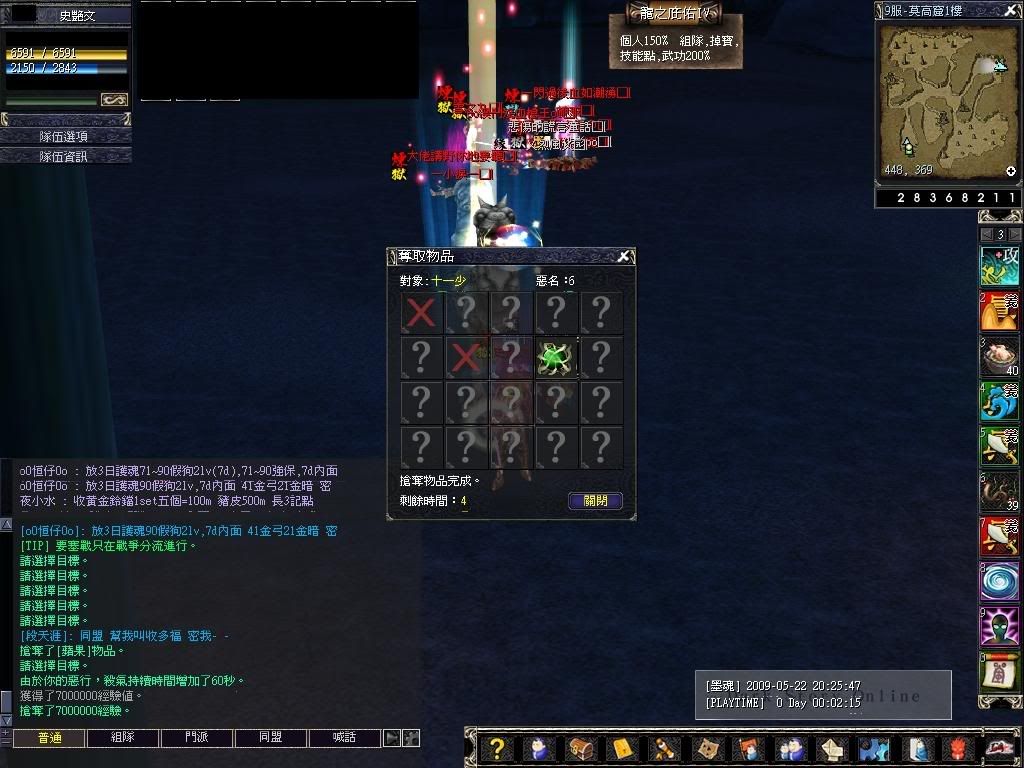Click the minimap of 莫高窟1樓
Image resolution: width=1024 pixels, height=768 pixels.
click(945, 100)
